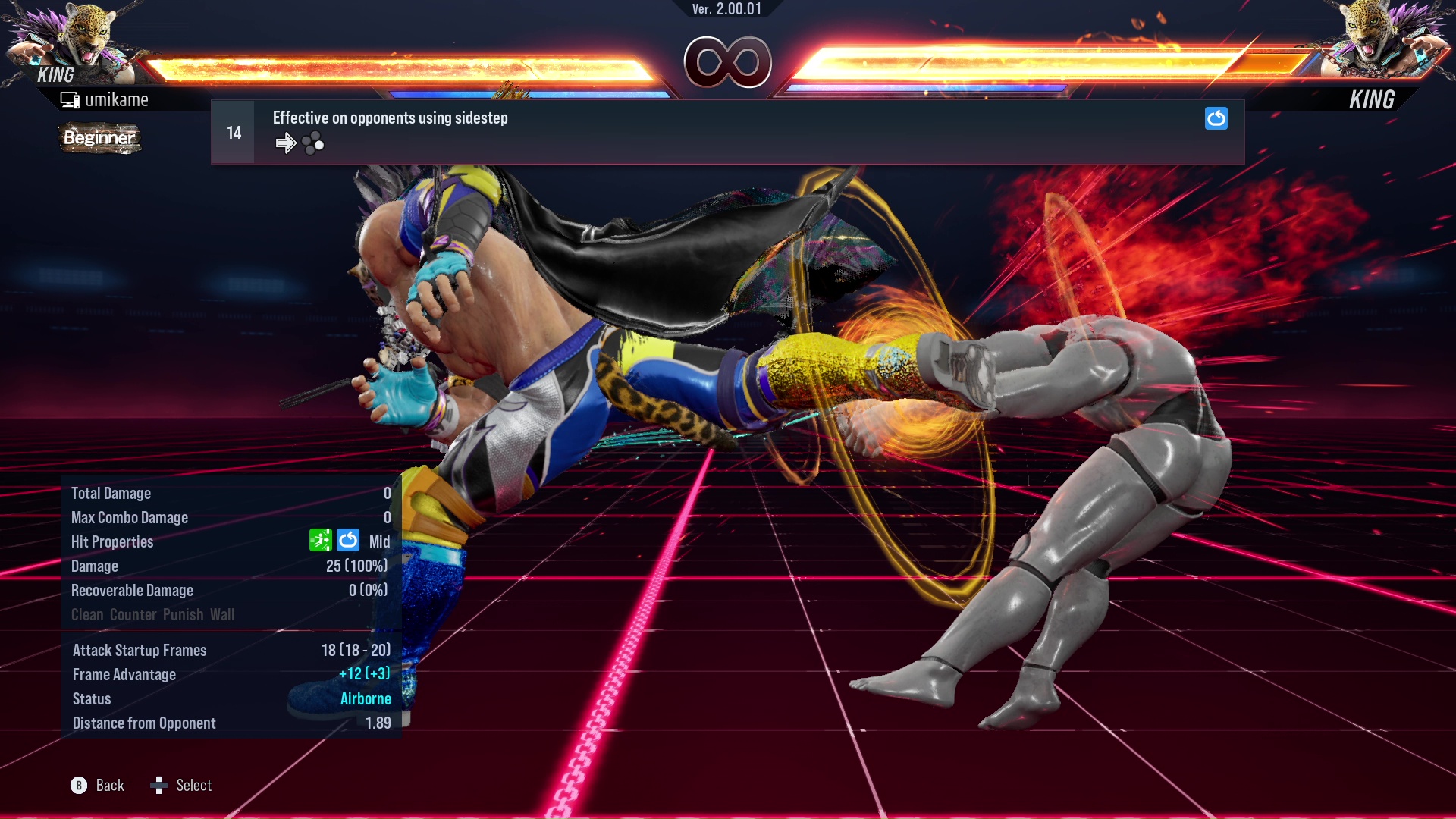Viewport: 1456px width, 819px height.
Task: Expand combo step 14 details
Action: coord(233,131)
